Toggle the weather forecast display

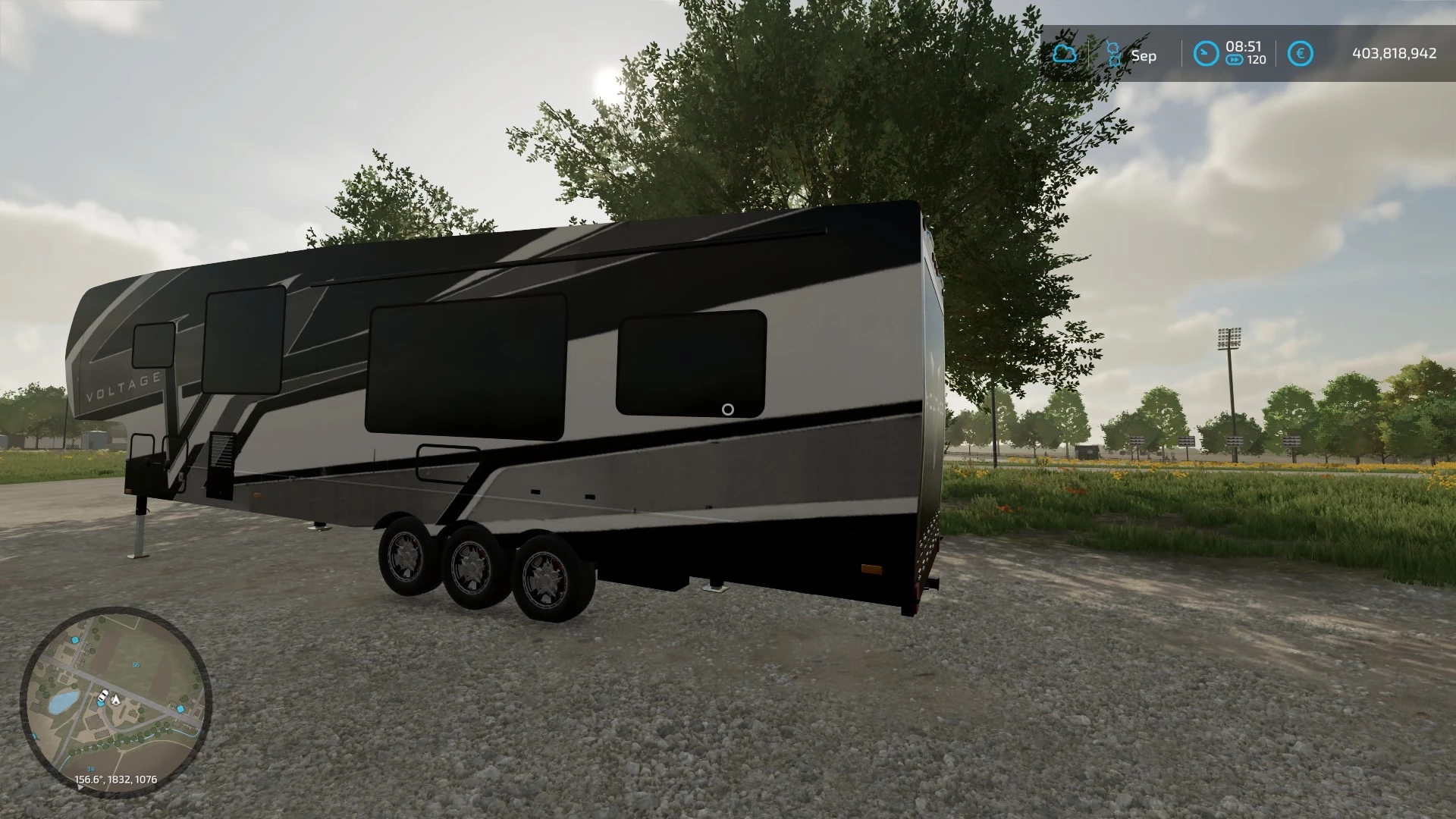[x=1065, y=54]
